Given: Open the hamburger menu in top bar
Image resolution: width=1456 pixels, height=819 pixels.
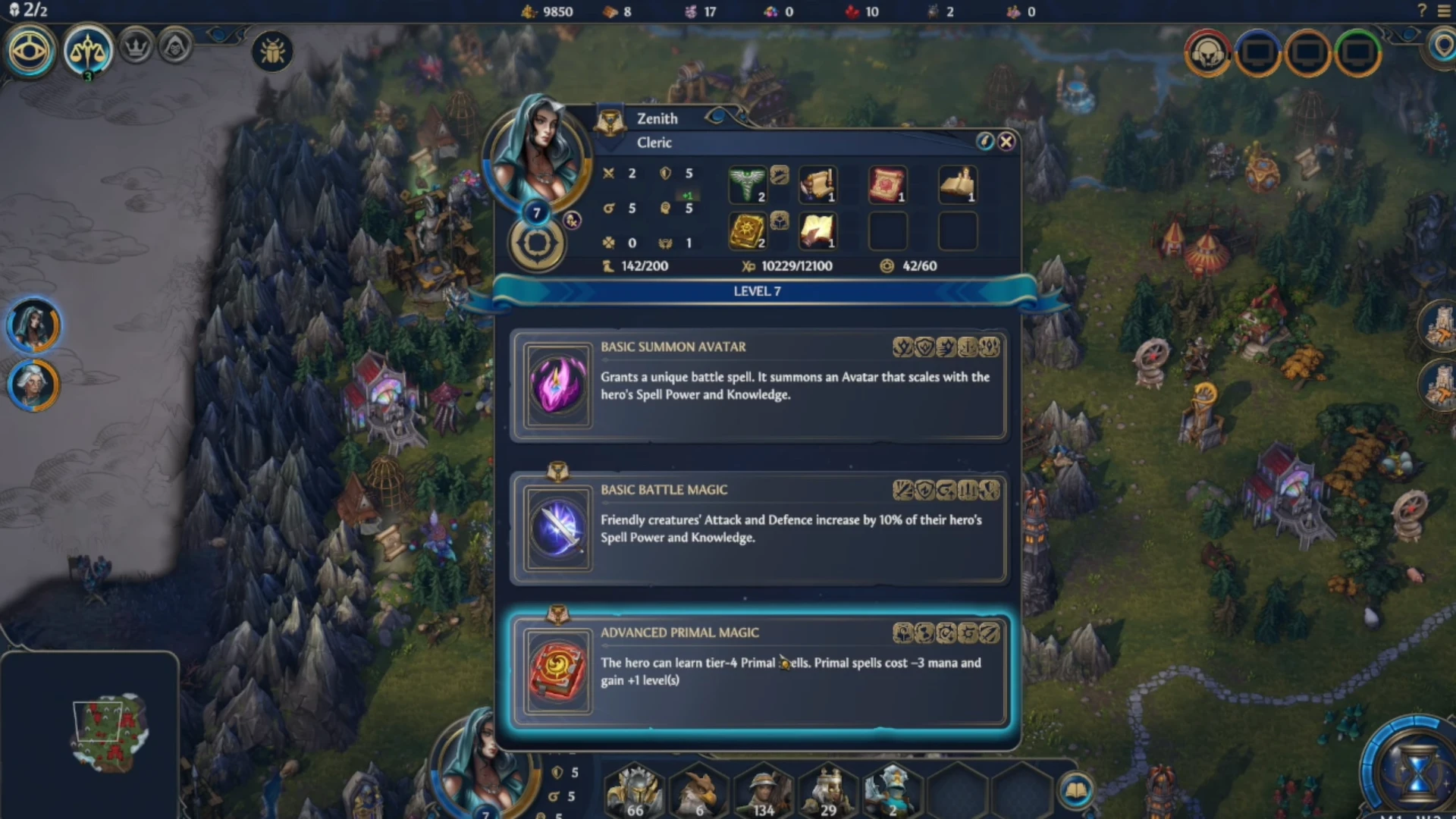Looking at the screenshot, I should point(1444,11).
